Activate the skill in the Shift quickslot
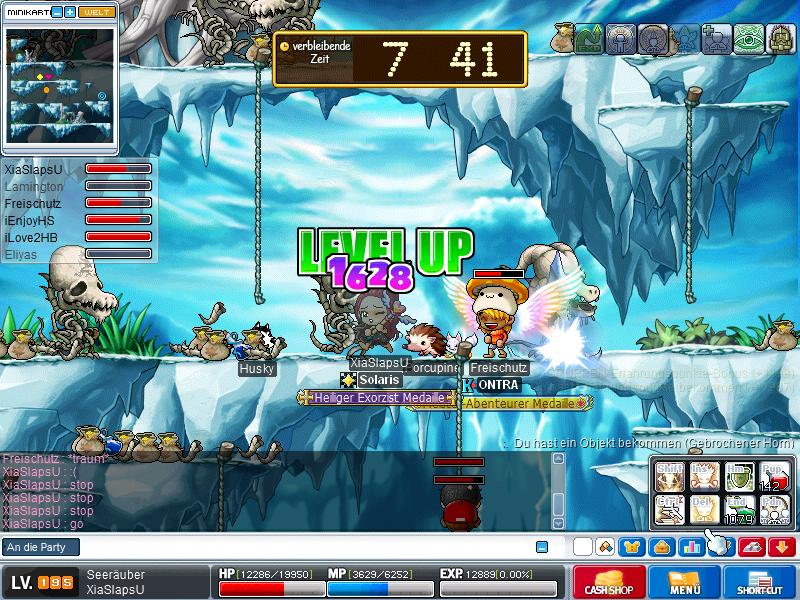 (671, 477)
